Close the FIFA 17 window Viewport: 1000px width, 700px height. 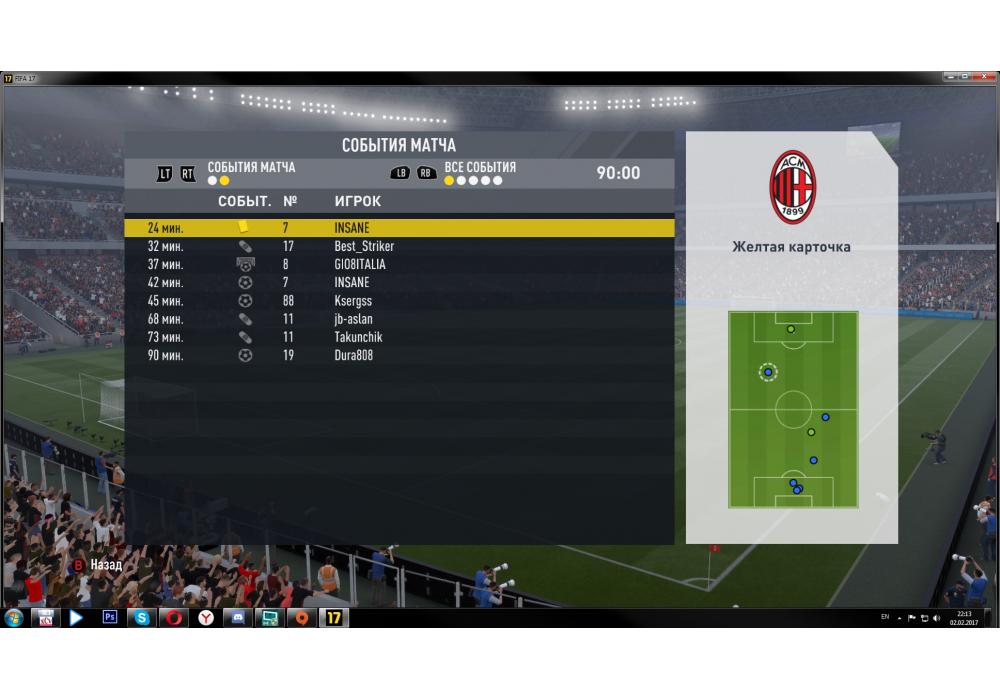984,77
